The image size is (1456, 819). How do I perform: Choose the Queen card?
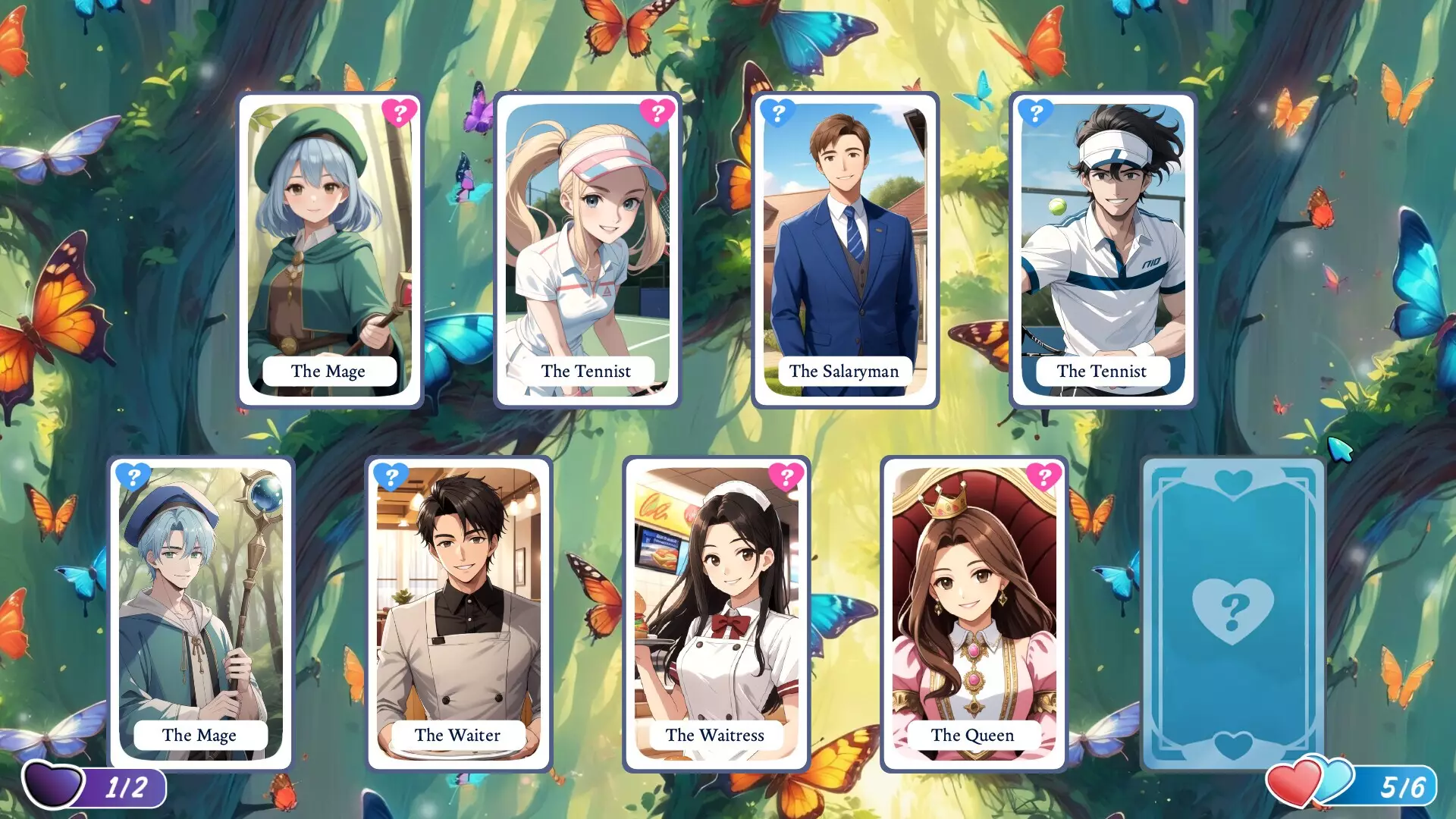(x=974, y=614)
